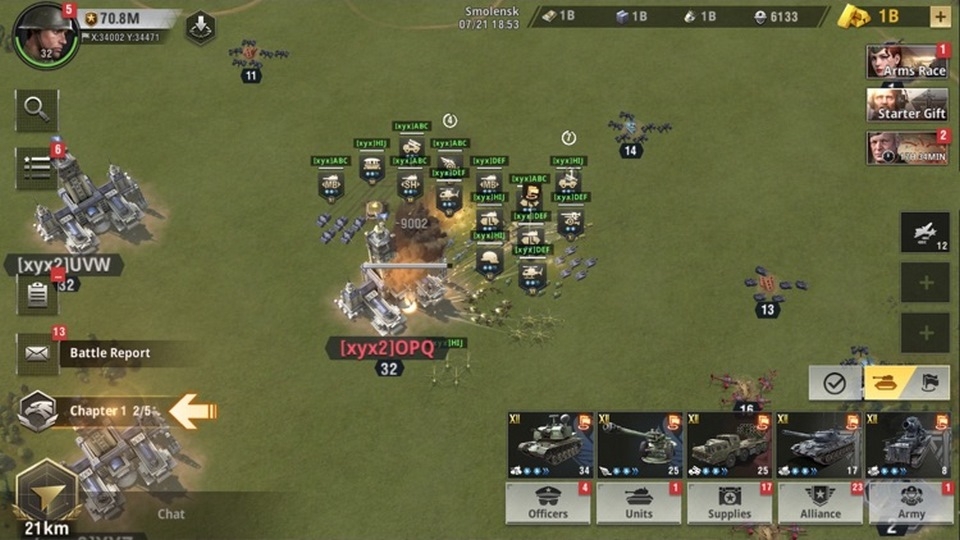Image resolution: width=960 pixels, height=540 pixels.
Task: Open the commander profile portrait
Action: (x=45, y=33)
